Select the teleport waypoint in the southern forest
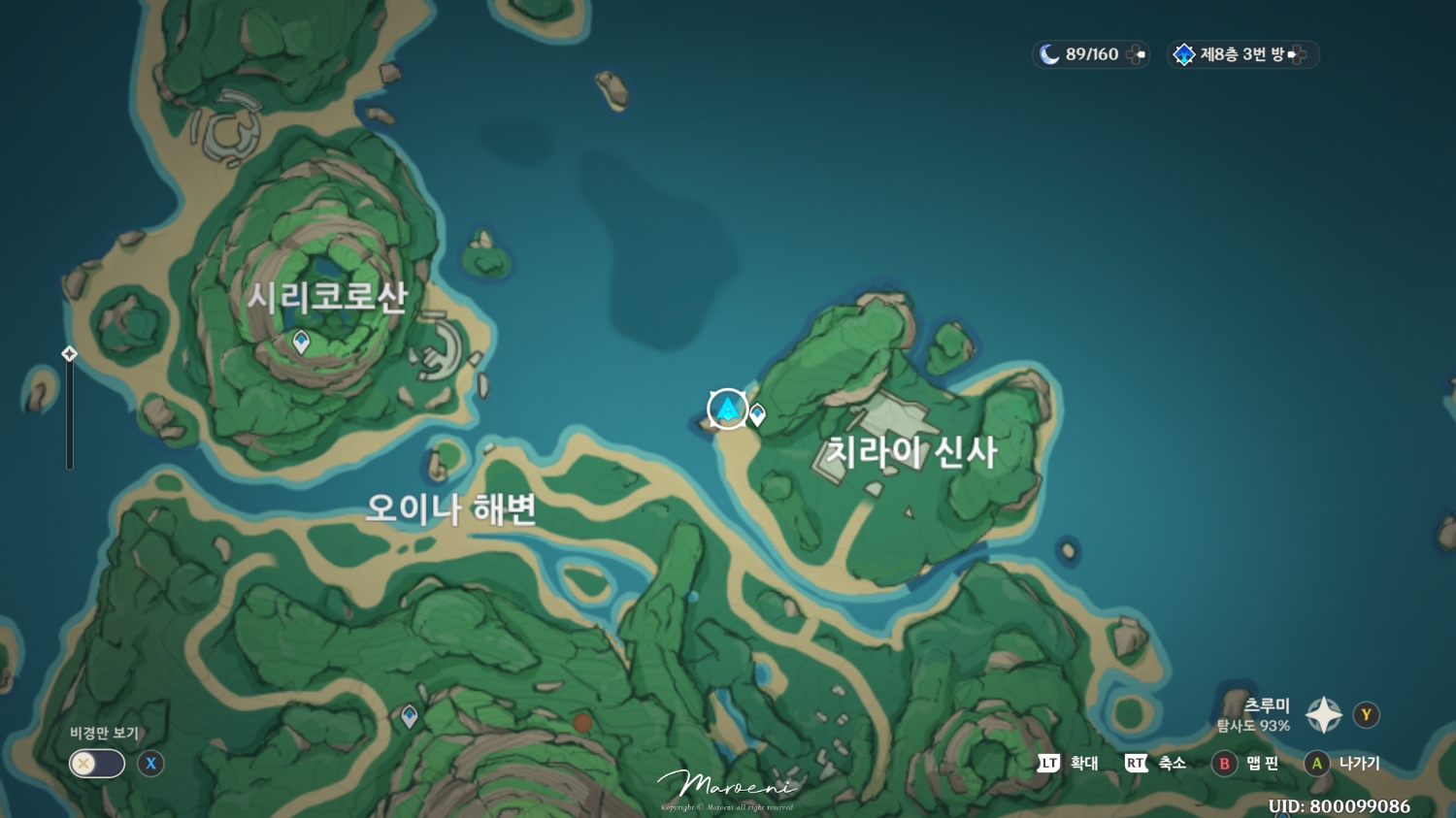 click(x=409, y=716)
